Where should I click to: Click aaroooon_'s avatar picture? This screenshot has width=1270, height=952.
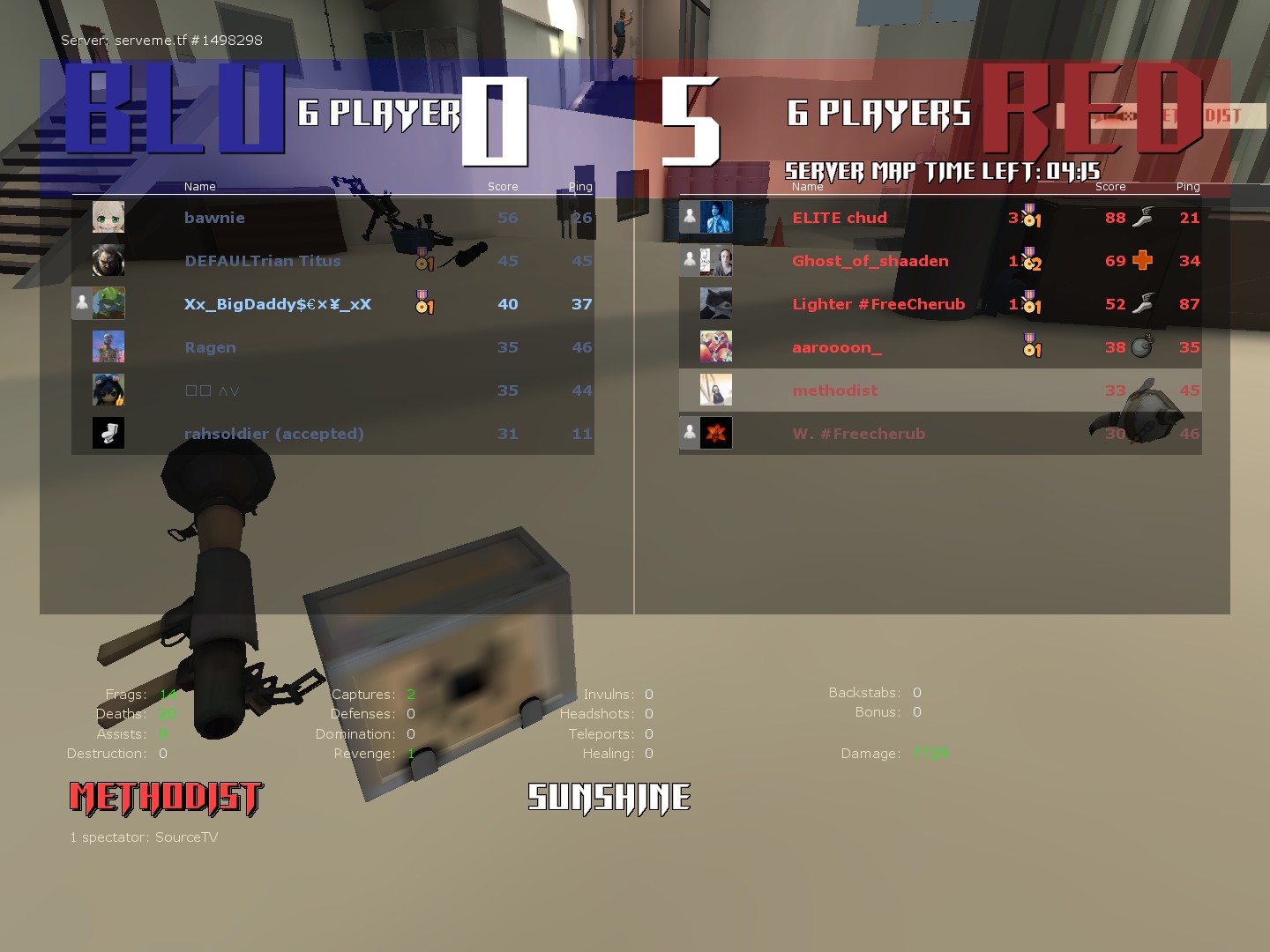click(x=715, y=347)
